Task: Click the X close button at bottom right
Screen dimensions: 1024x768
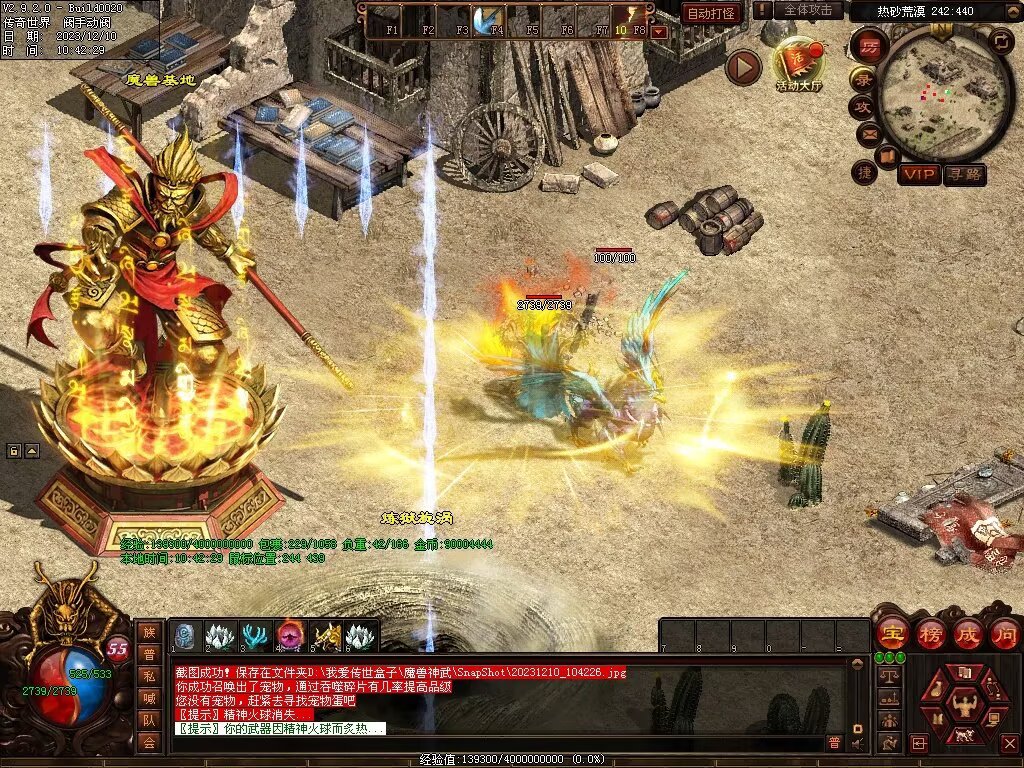Action: [1009, 743]
